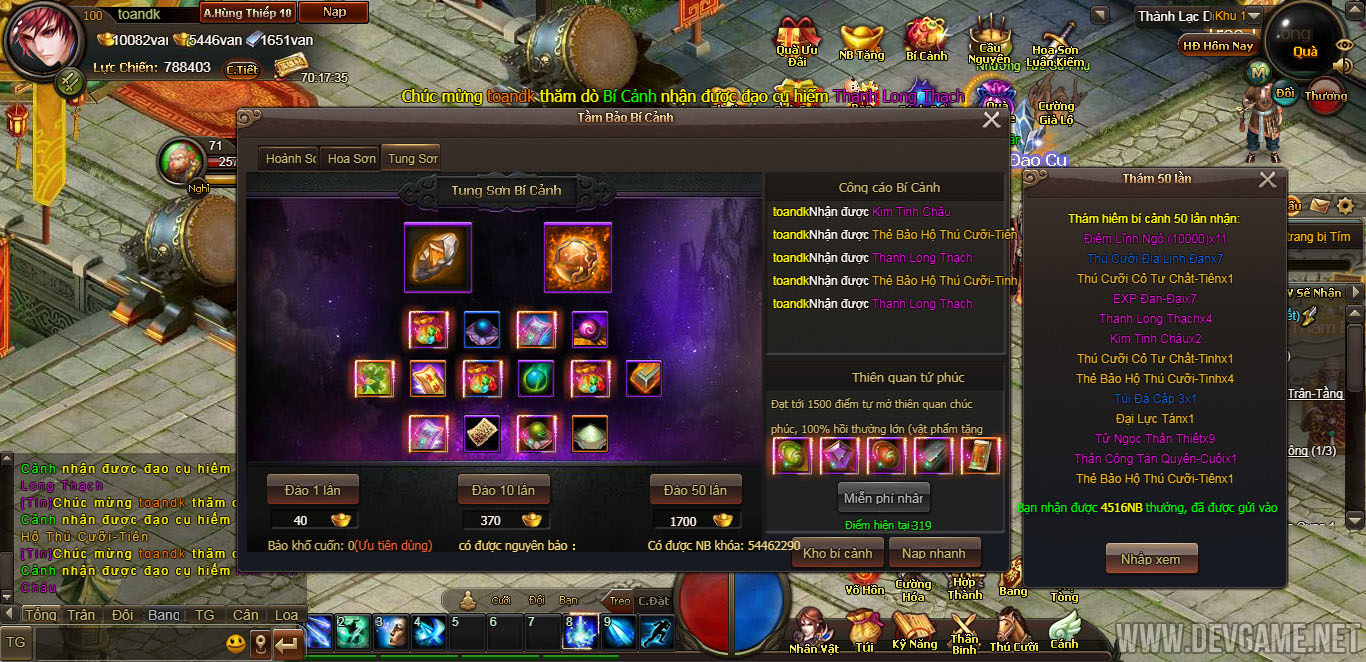Click the Đào 10 lần button
The width and height of the screenshot is (1366, 662).
[503, 490]
